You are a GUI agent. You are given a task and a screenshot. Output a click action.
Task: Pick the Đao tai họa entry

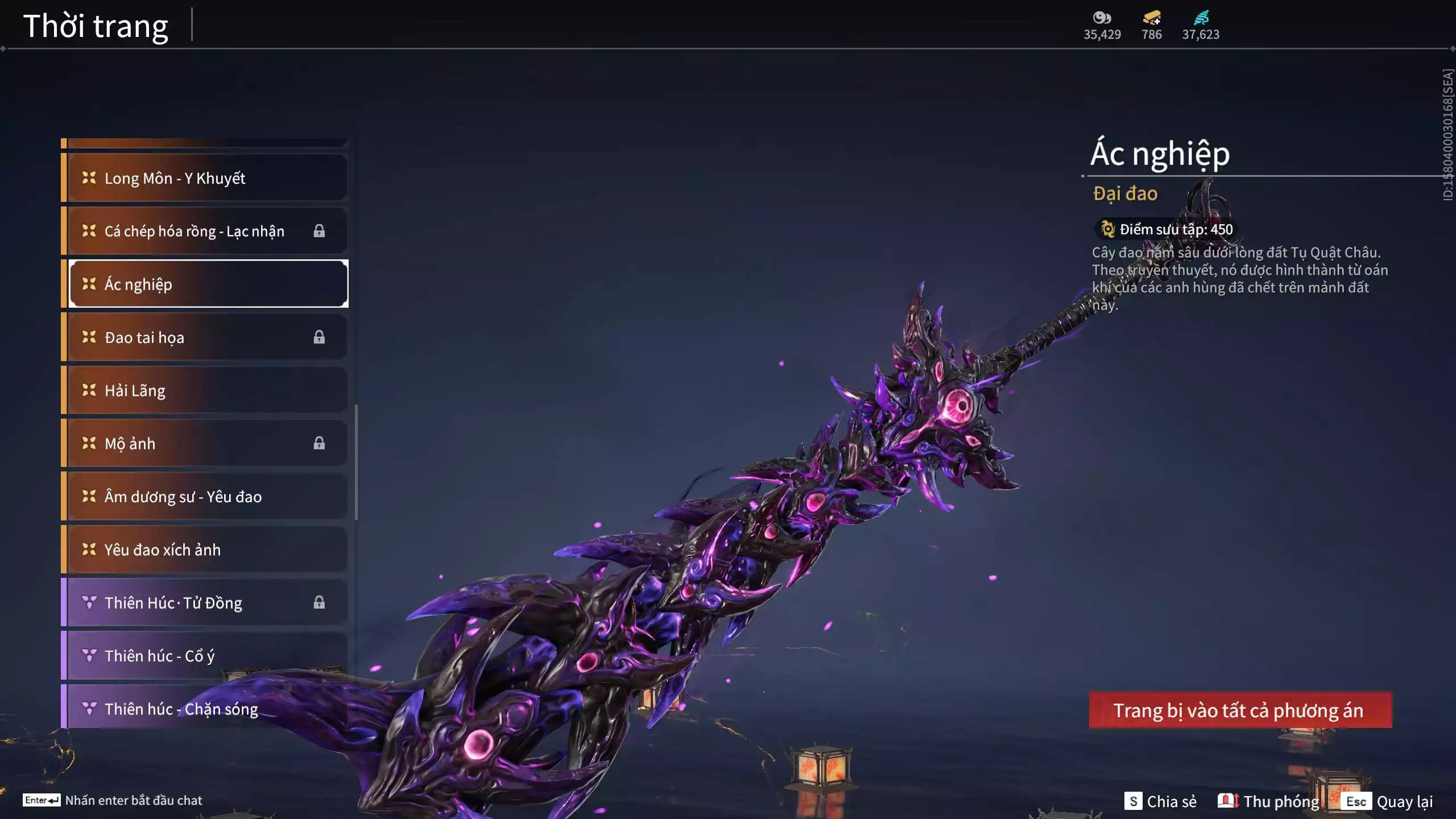click(x=207, y=337)
